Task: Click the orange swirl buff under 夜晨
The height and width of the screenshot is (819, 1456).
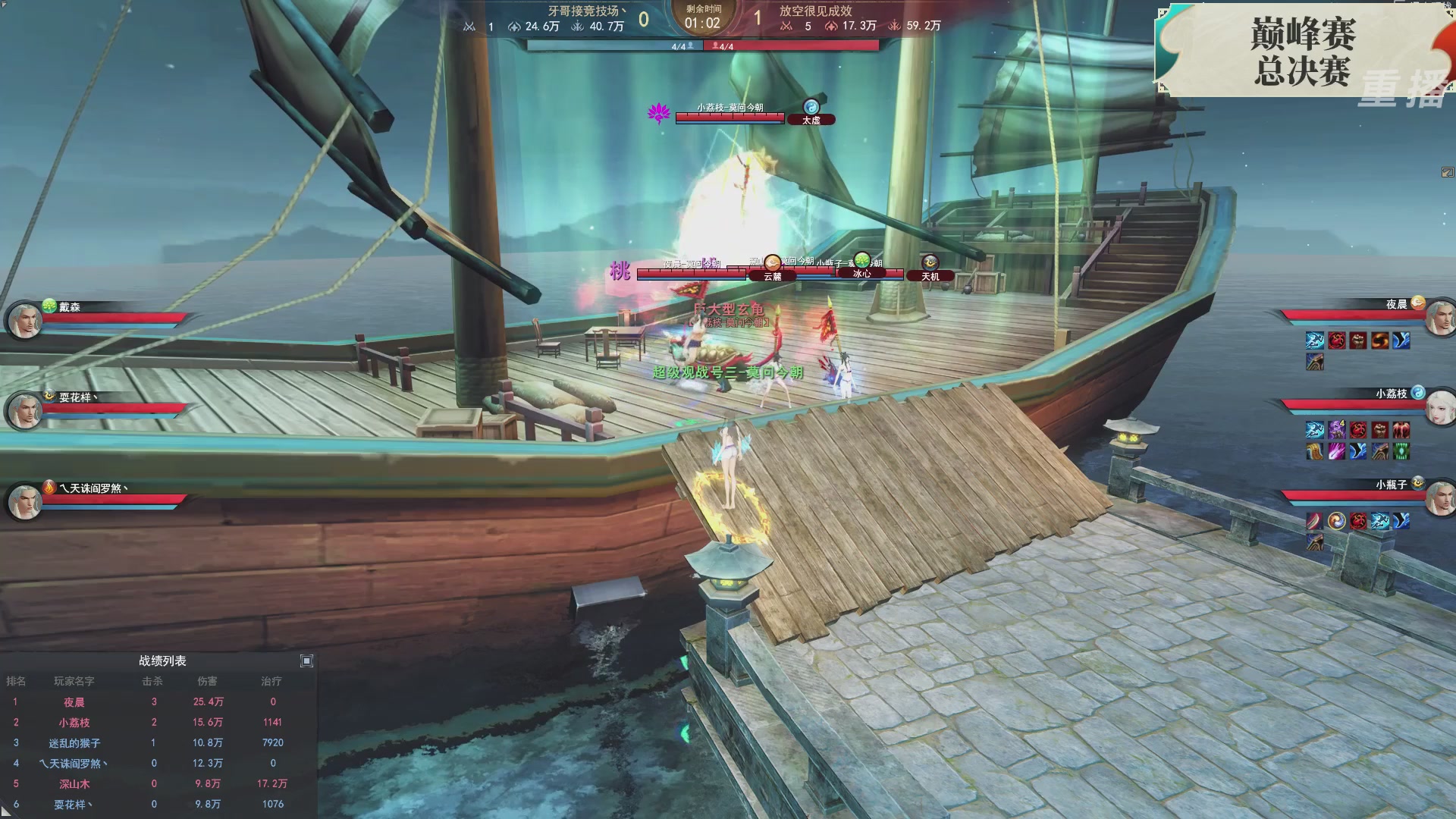Action: [x=1379, y=340]
